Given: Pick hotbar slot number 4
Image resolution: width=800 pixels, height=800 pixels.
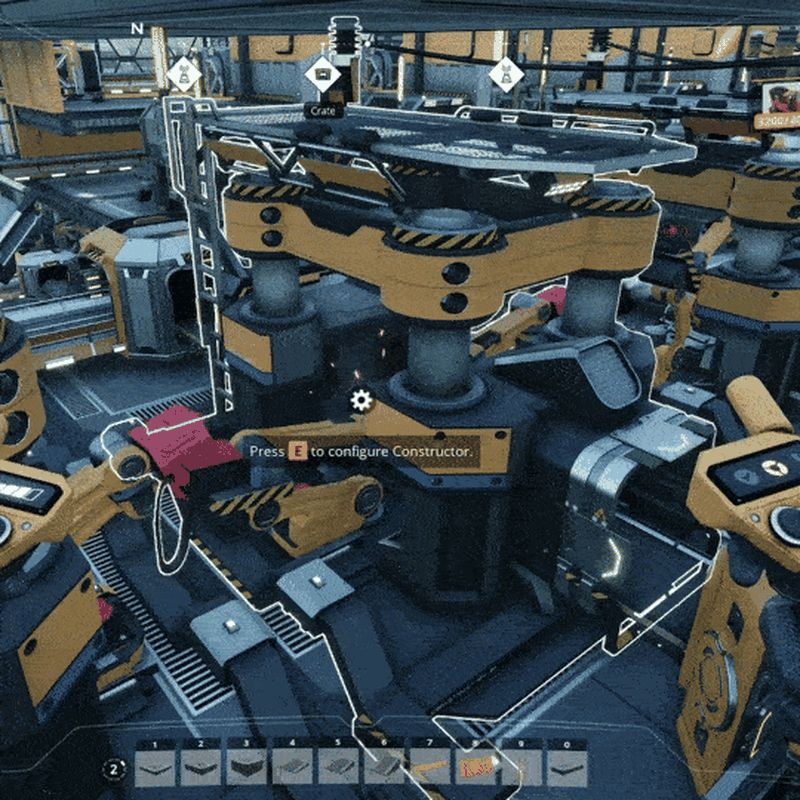Looking at the screenshot, I should coord(293,767).
